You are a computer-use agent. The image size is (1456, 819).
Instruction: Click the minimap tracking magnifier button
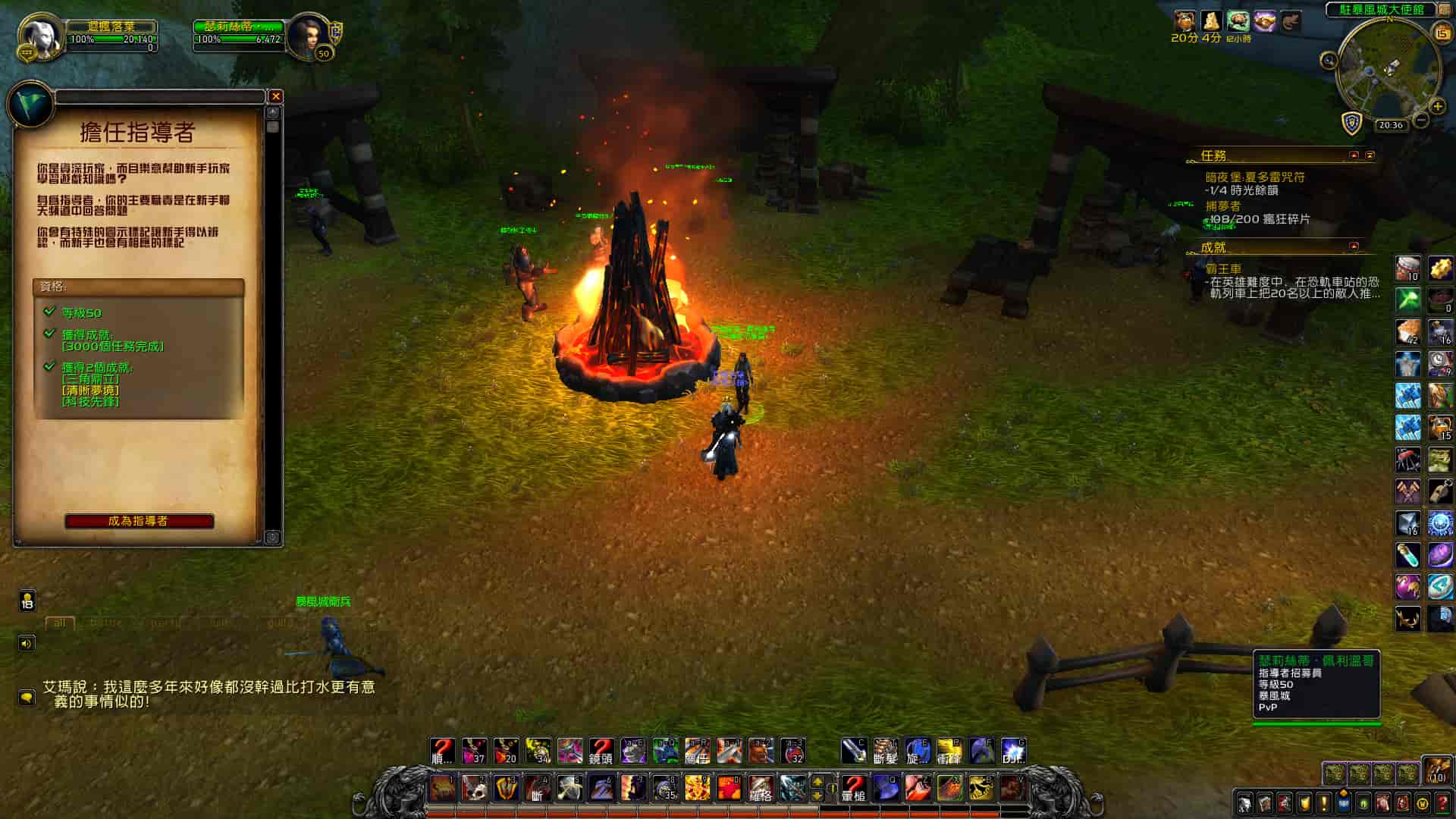tap(1329, 60)
